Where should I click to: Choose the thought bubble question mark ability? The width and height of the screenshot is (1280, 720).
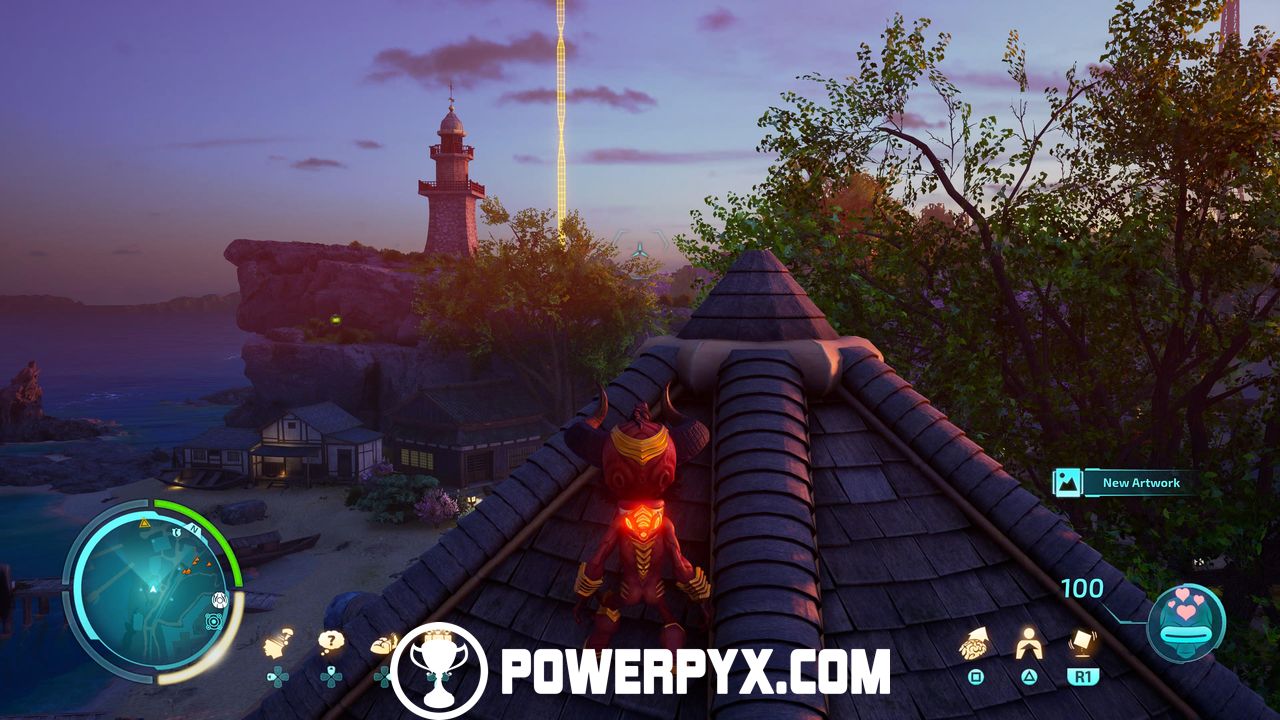coord(331,642)
